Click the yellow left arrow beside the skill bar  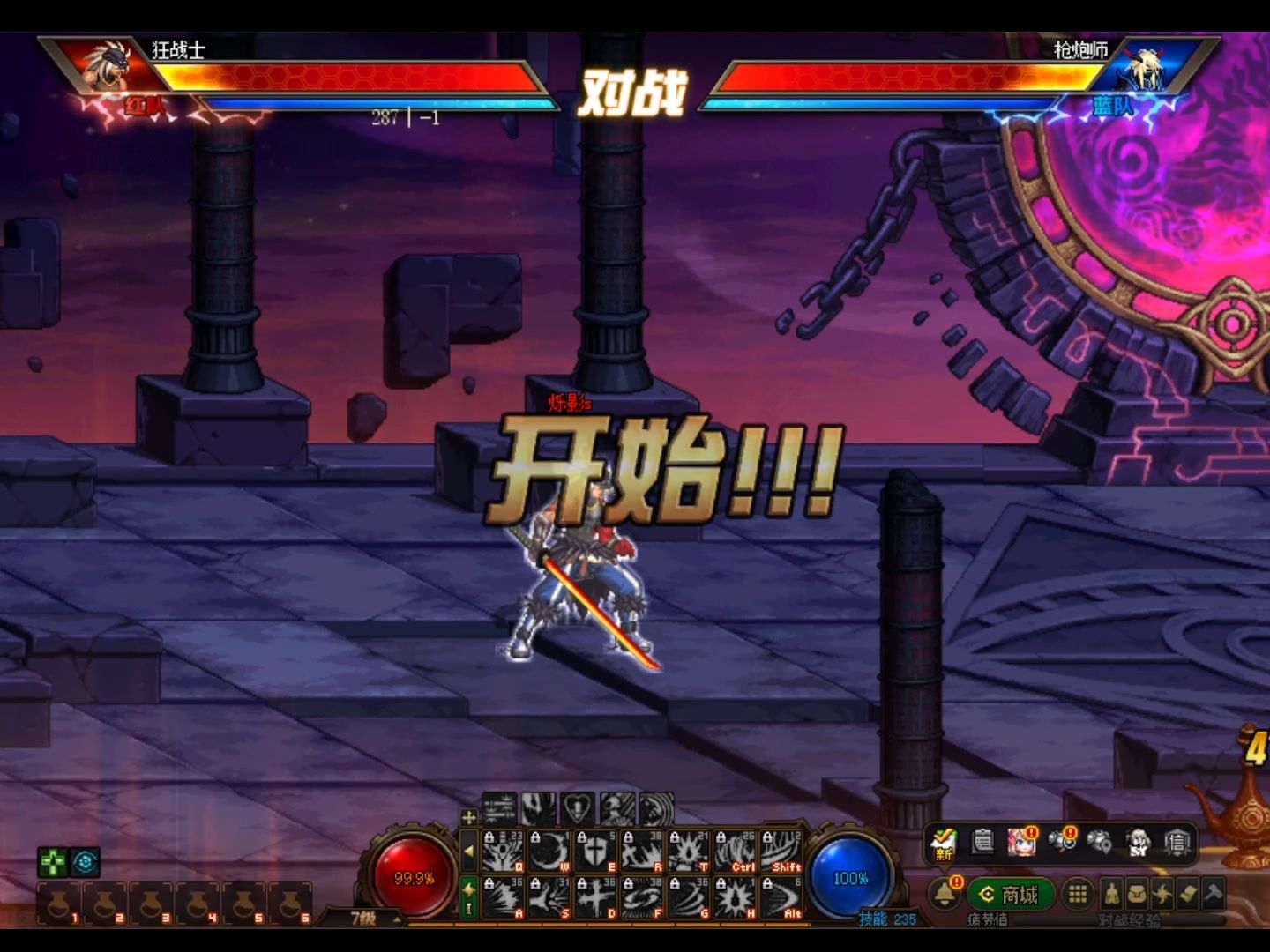coord(468,852)
